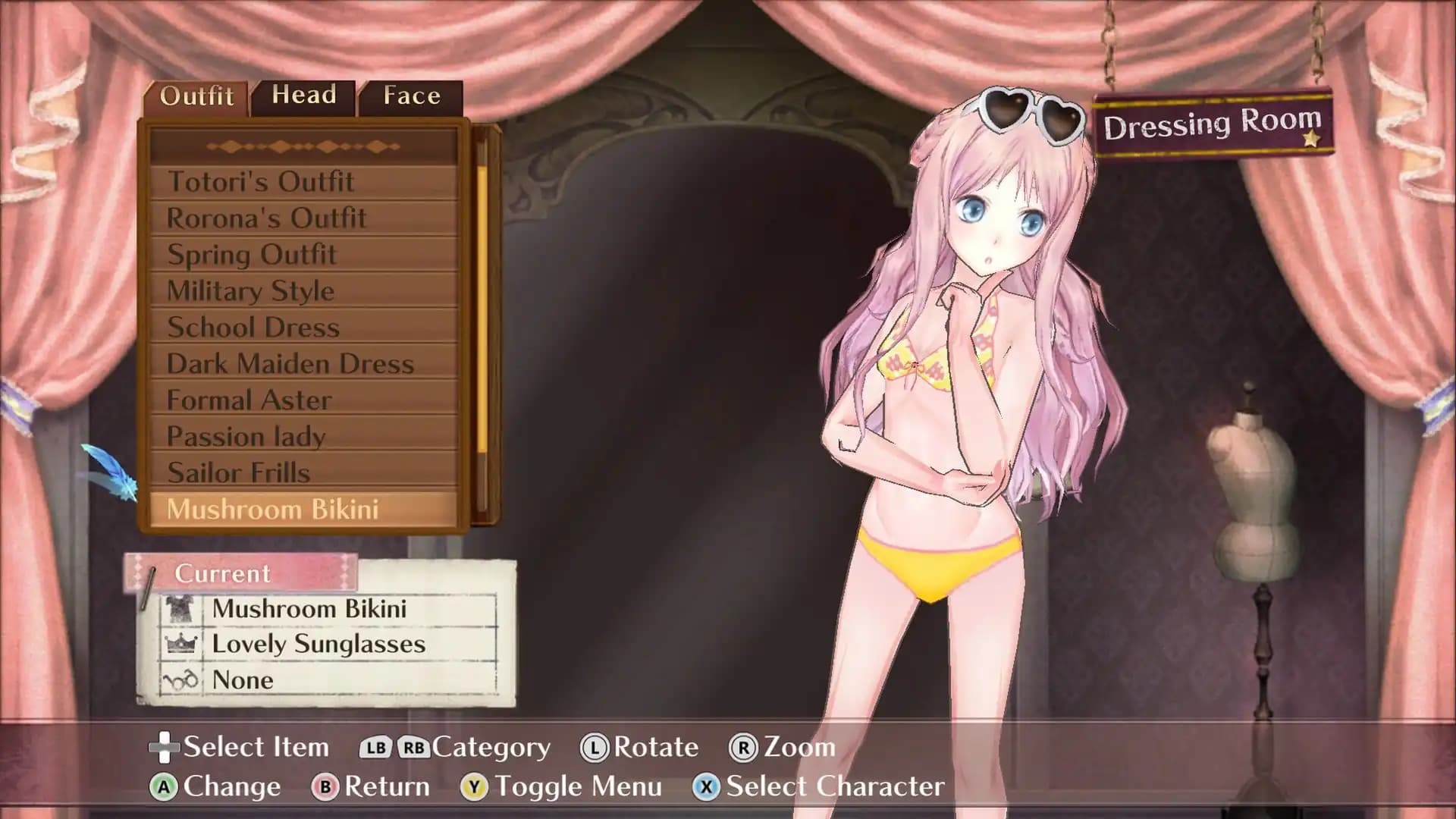Screen dimensions: 1456x819
Task: Click the glasses icon next to None
Action: [180, 681]
